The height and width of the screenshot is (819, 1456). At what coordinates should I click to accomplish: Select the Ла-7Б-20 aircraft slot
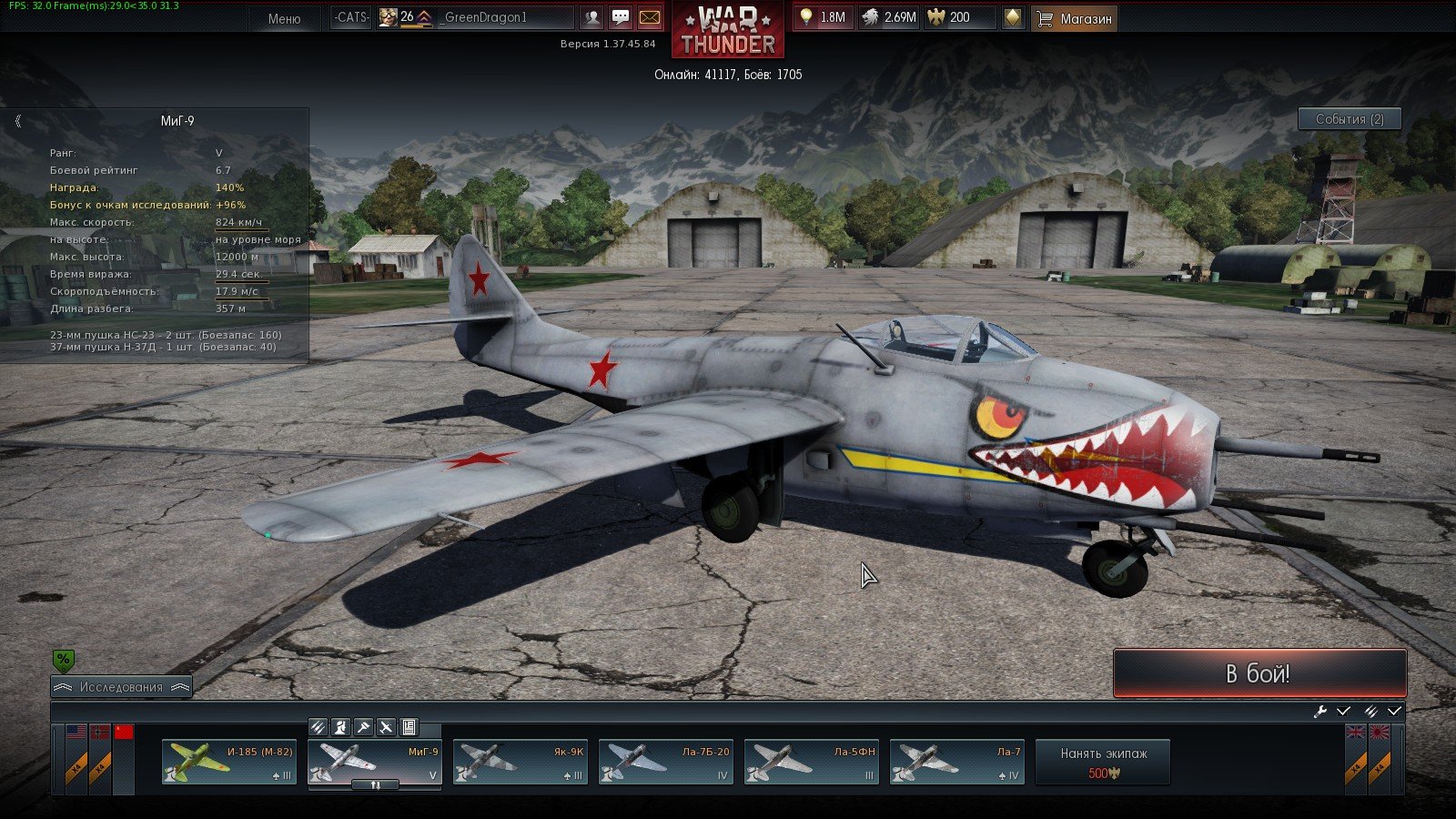tap(666, 762)
